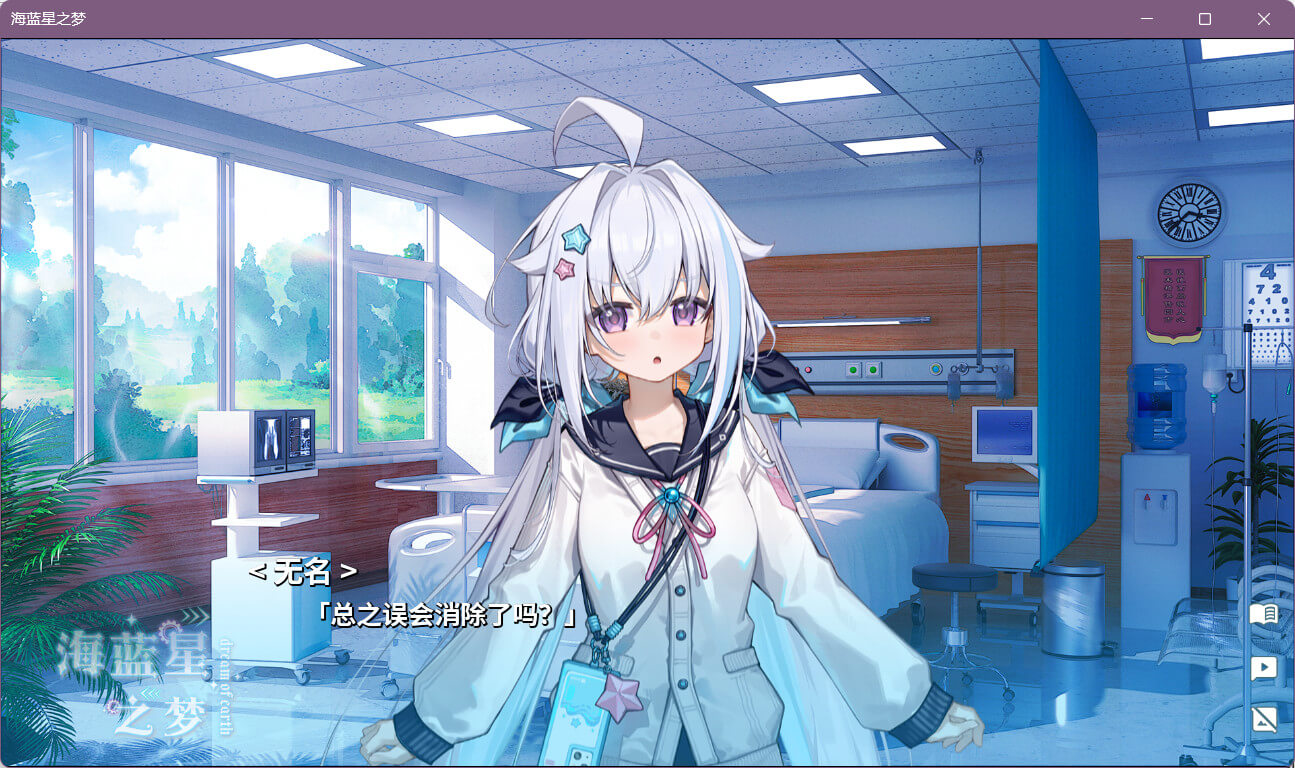Close the game window
Screen dimensions: 1295x768
[1263, 19]
